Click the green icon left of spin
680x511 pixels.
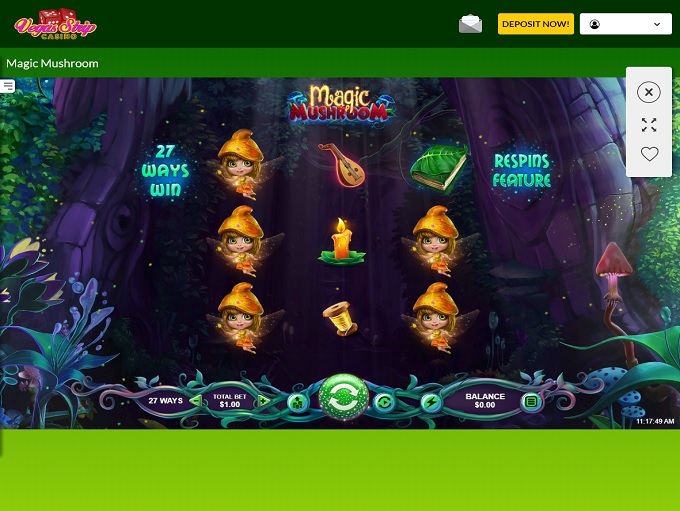click(x=298, y=402)
